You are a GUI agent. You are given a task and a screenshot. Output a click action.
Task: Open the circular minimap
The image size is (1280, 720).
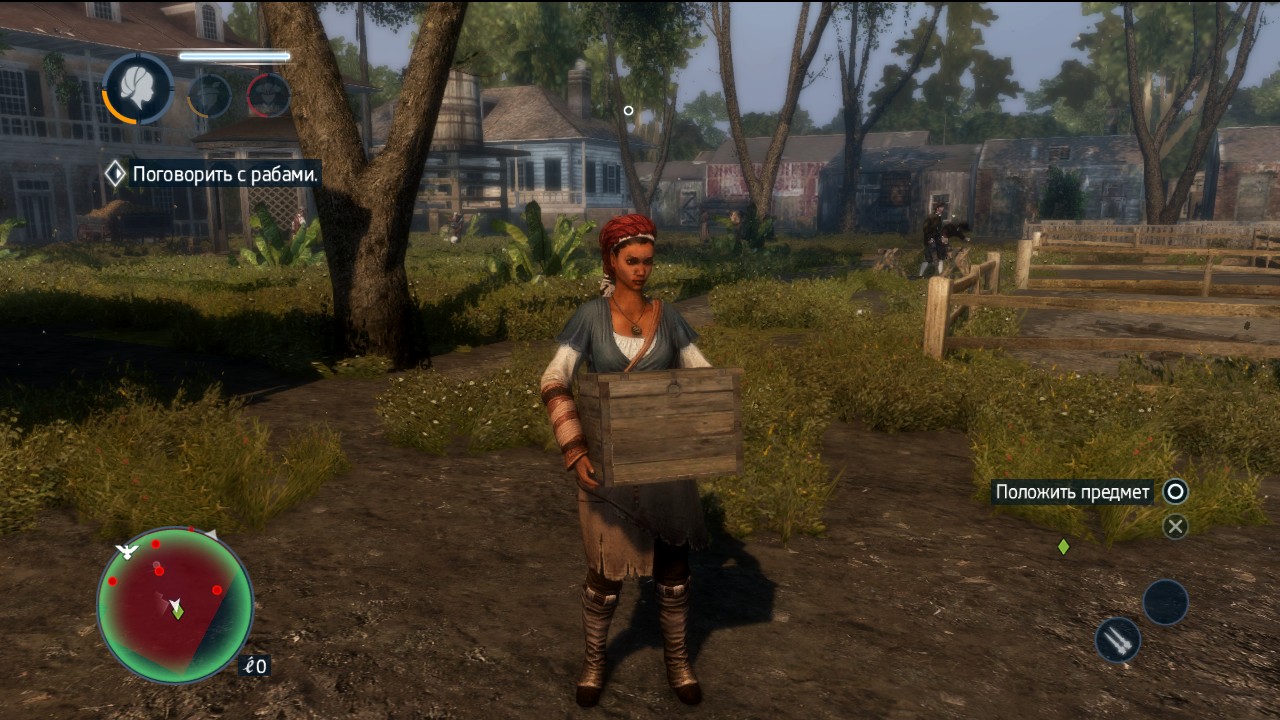point(175,604)
